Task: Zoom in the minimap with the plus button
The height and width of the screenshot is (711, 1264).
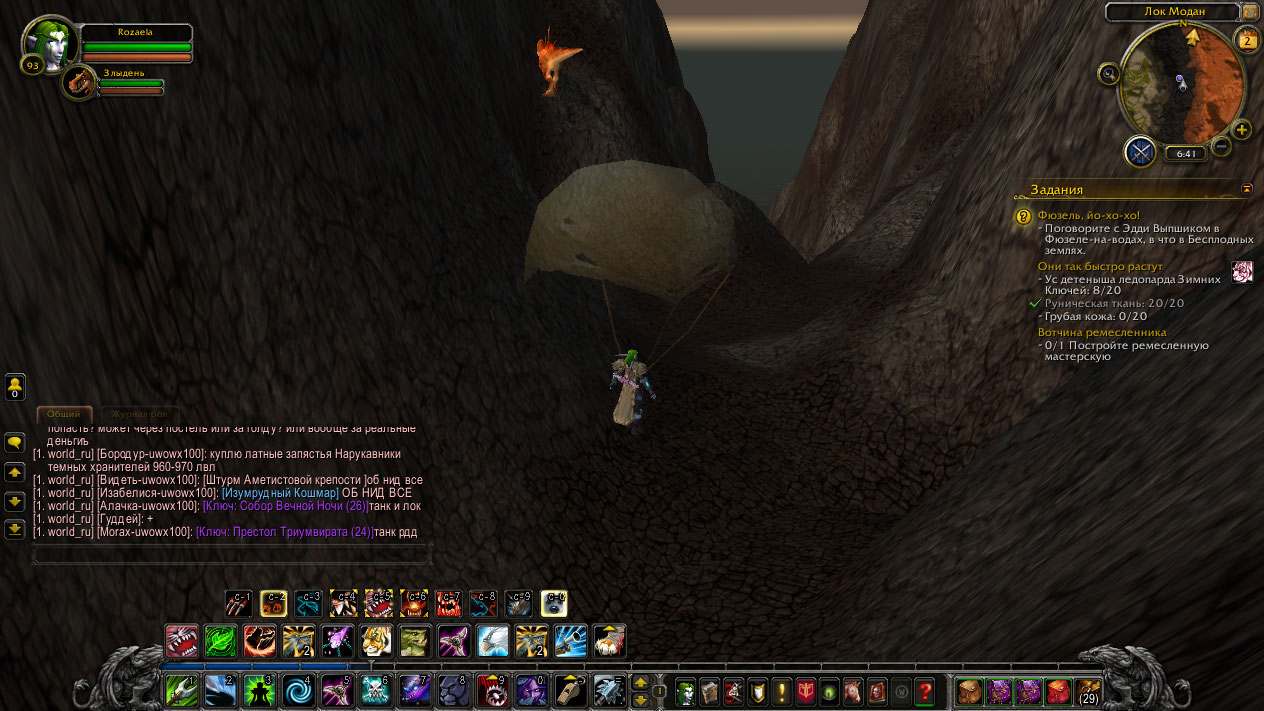Action: tap(1241, 129)
